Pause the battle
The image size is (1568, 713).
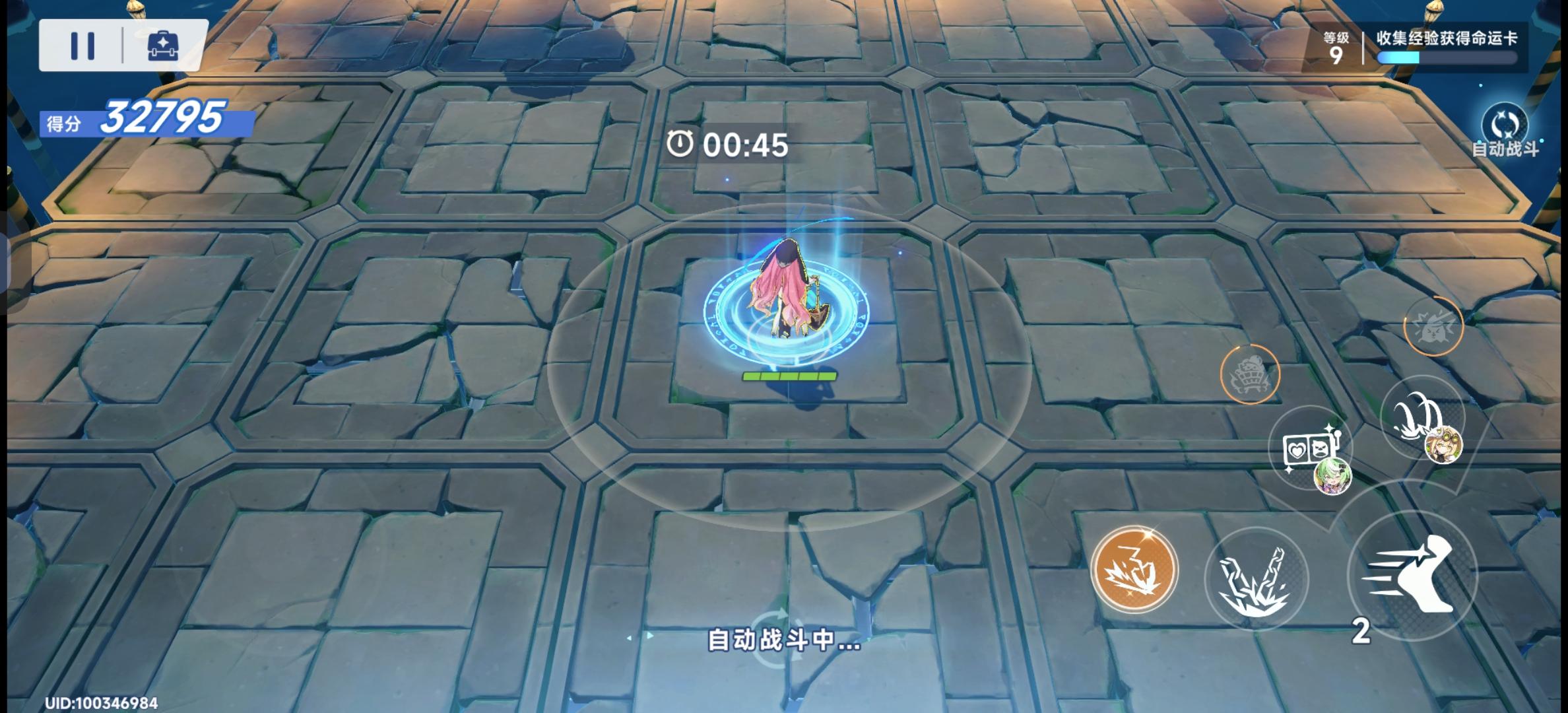pyautogui.click(x=84, y=45)
